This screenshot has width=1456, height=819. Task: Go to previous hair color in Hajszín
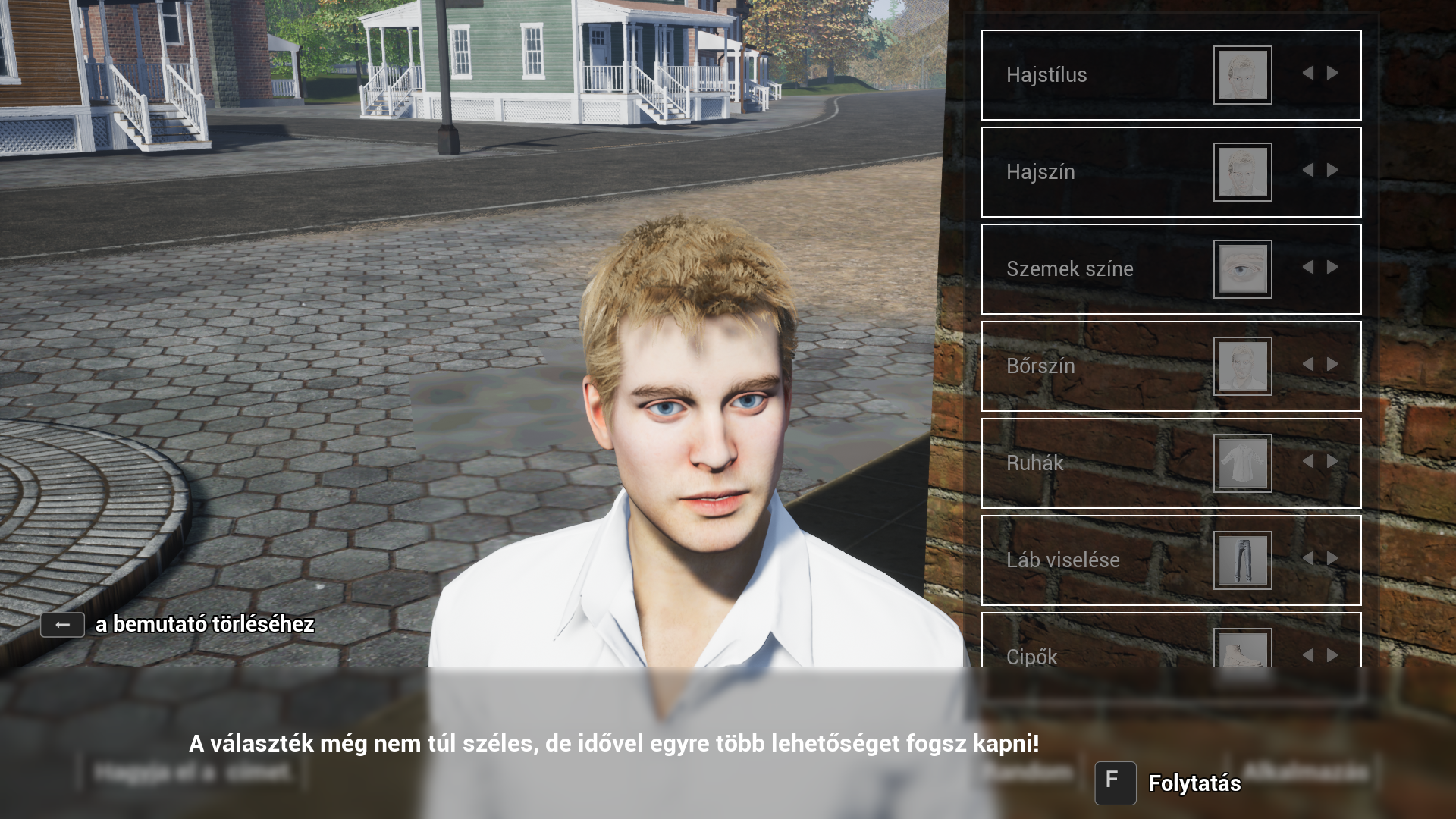pyautogui.click(x=1308, y=171)
